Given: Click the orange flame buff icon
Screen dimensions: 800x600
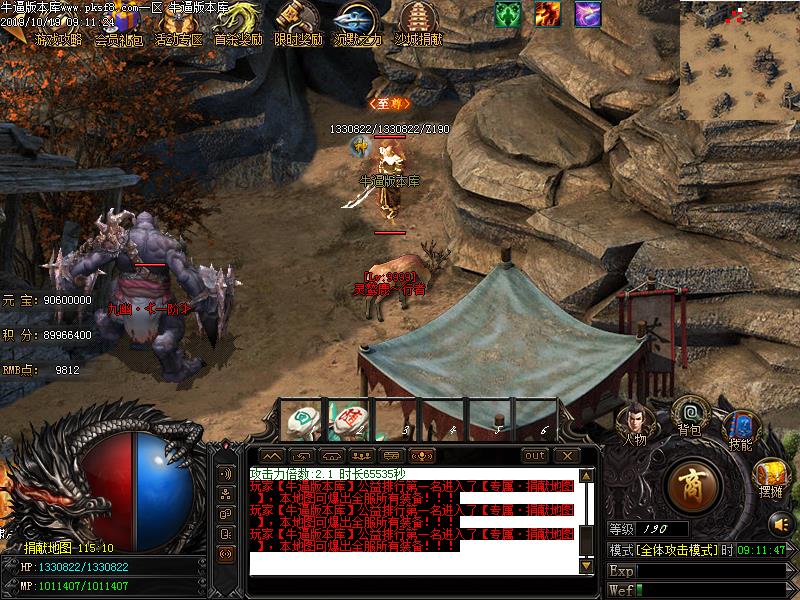Looking at the screenshot, I should click(547, 14).
